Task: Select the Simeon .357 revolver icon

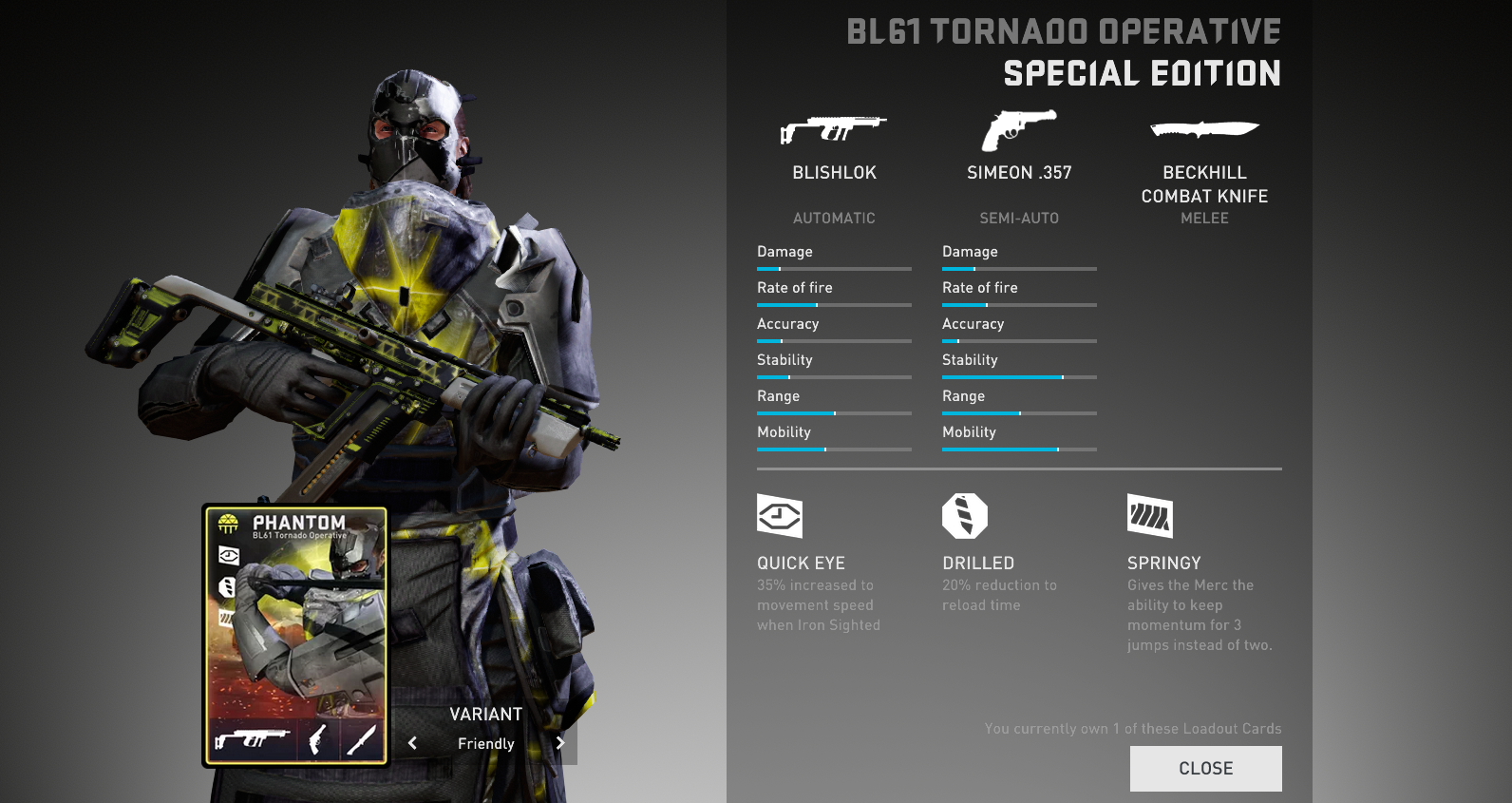Action: pos(1018,130)
